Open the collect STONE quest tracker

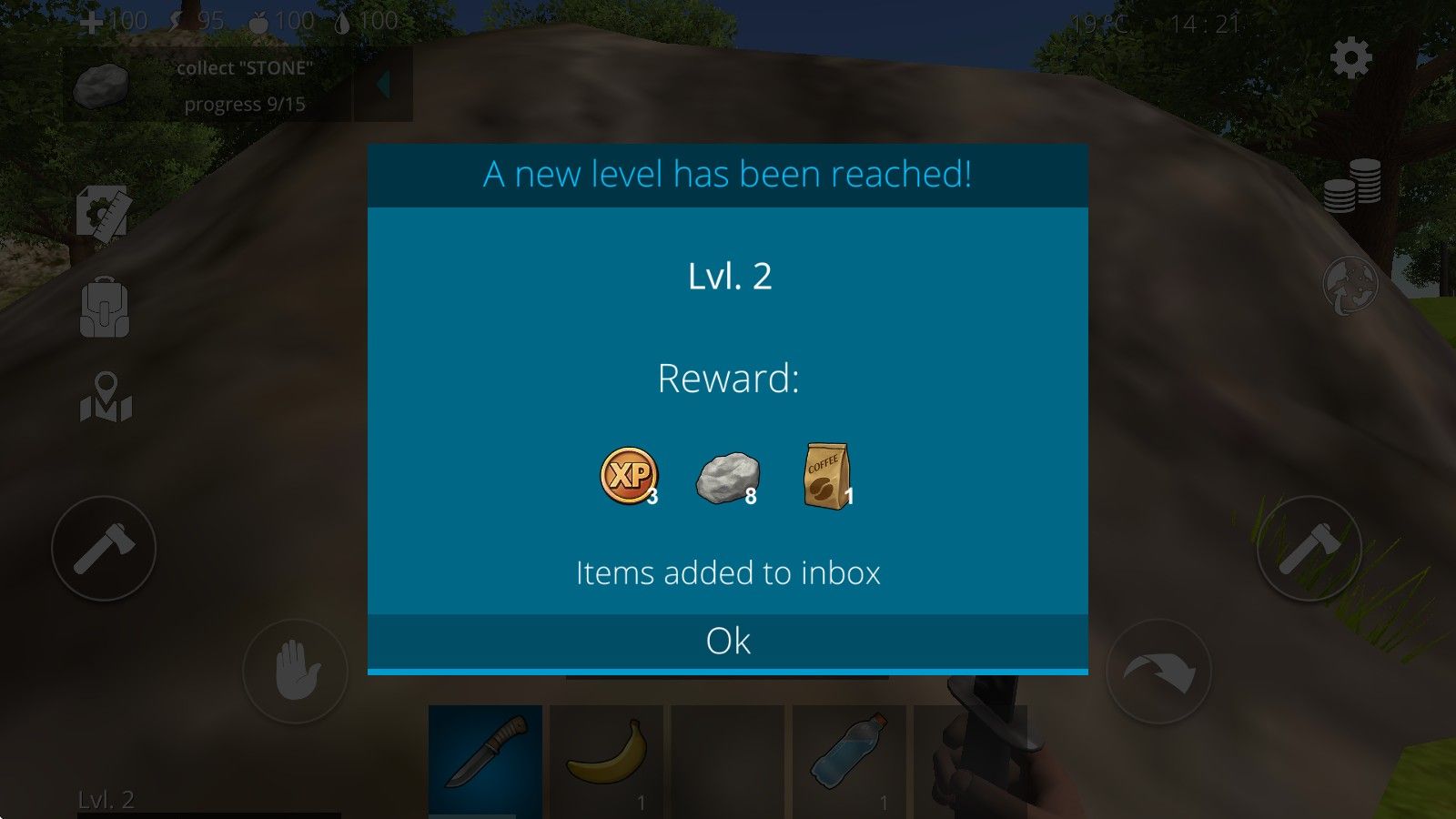tap(207, 86)
